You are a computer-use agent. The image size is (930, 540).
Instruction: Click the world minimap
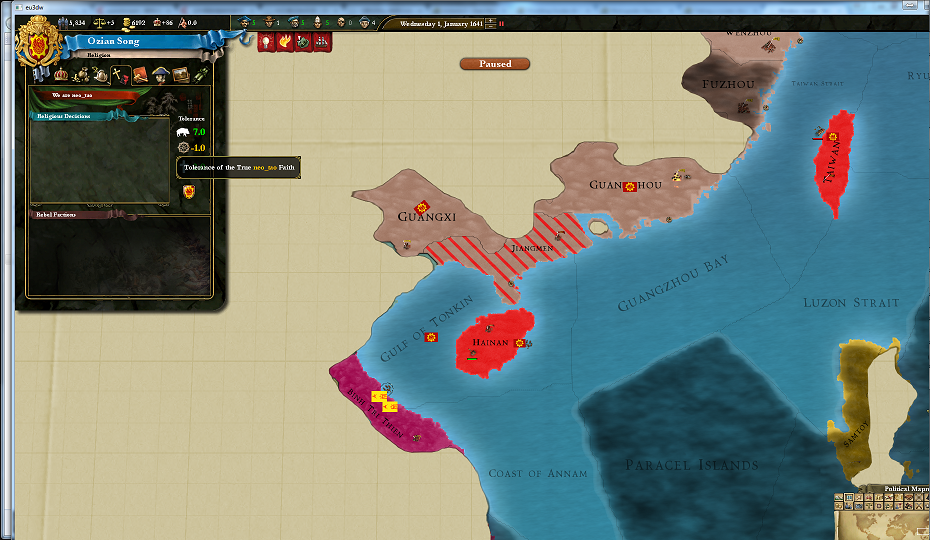(x=888, y=523)
